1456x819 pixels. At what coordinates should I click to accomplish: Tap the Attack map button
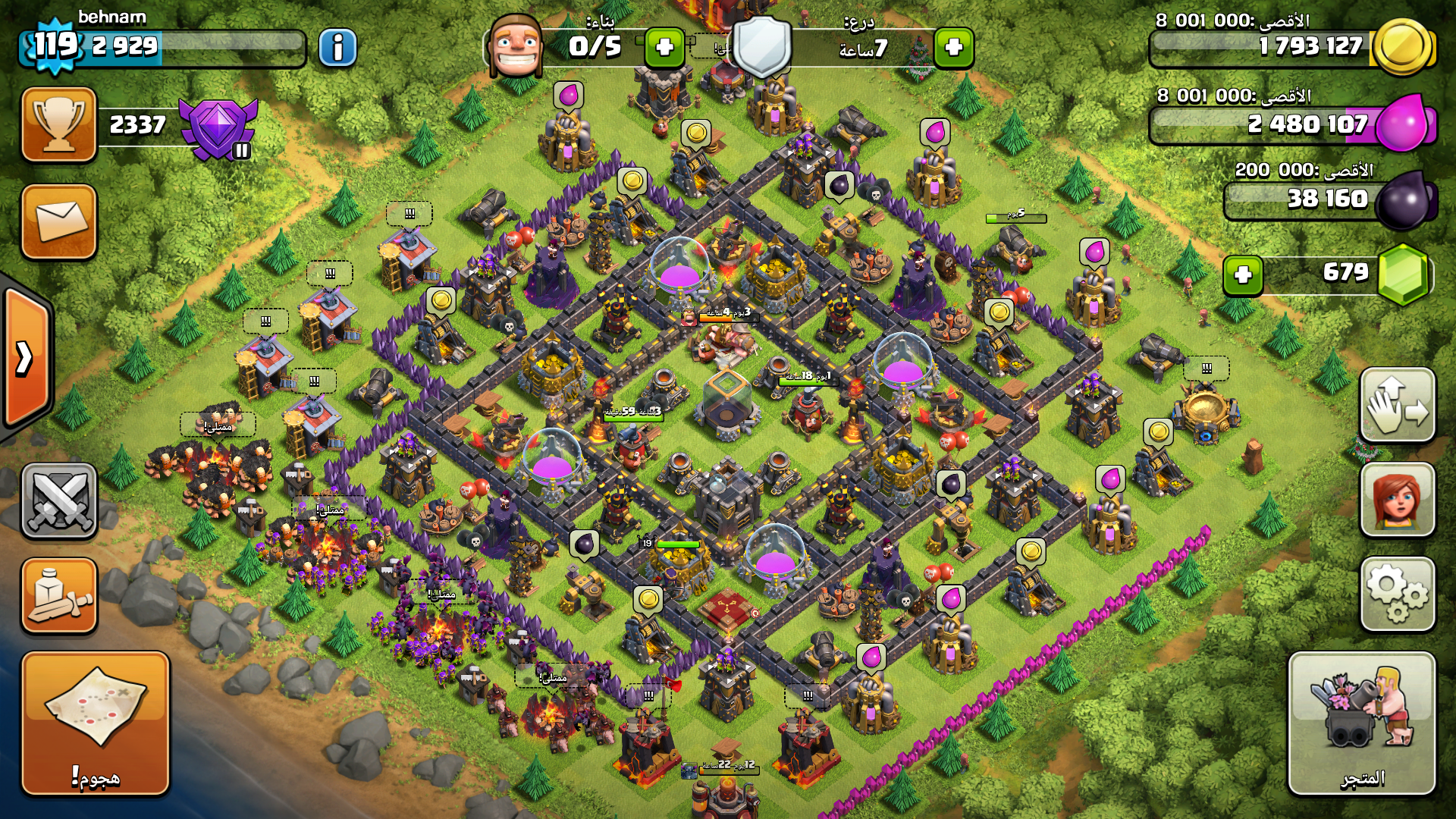pos(96,723)
